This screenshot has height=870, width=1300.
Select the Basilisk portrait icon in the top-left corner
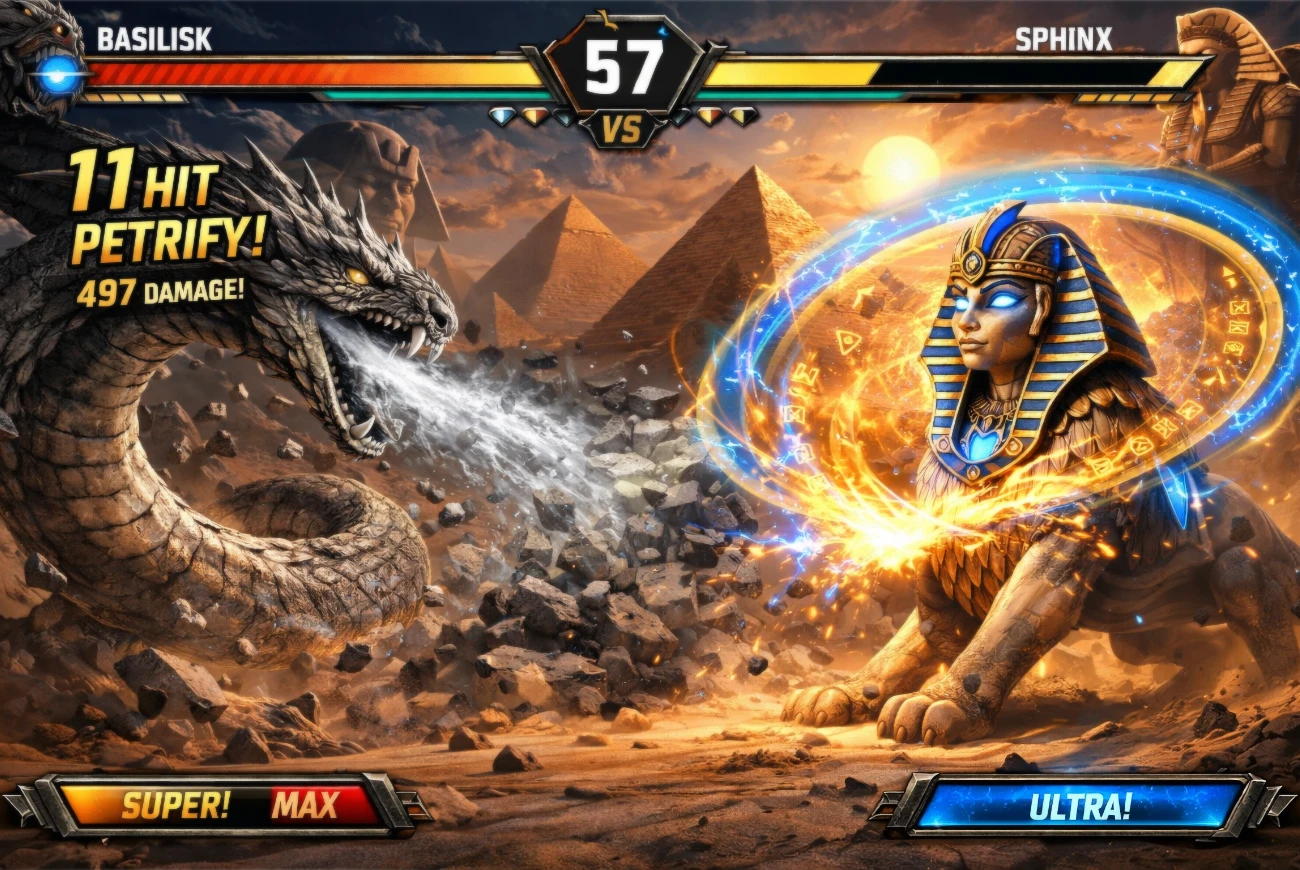42,55
